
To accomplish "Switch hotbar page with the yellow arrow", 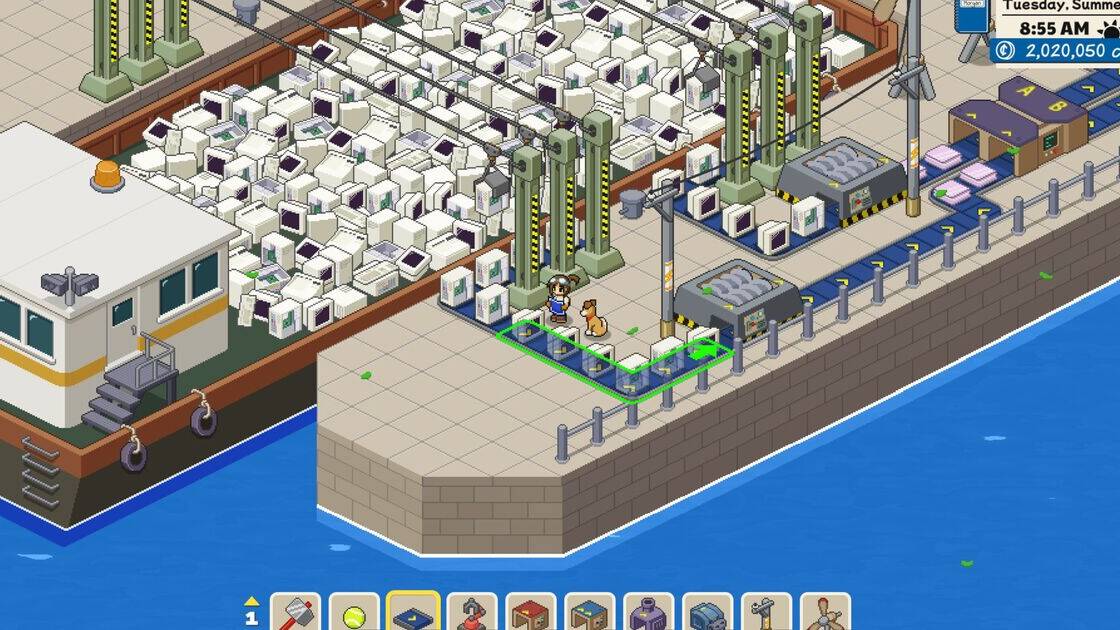I will point(252,602).
